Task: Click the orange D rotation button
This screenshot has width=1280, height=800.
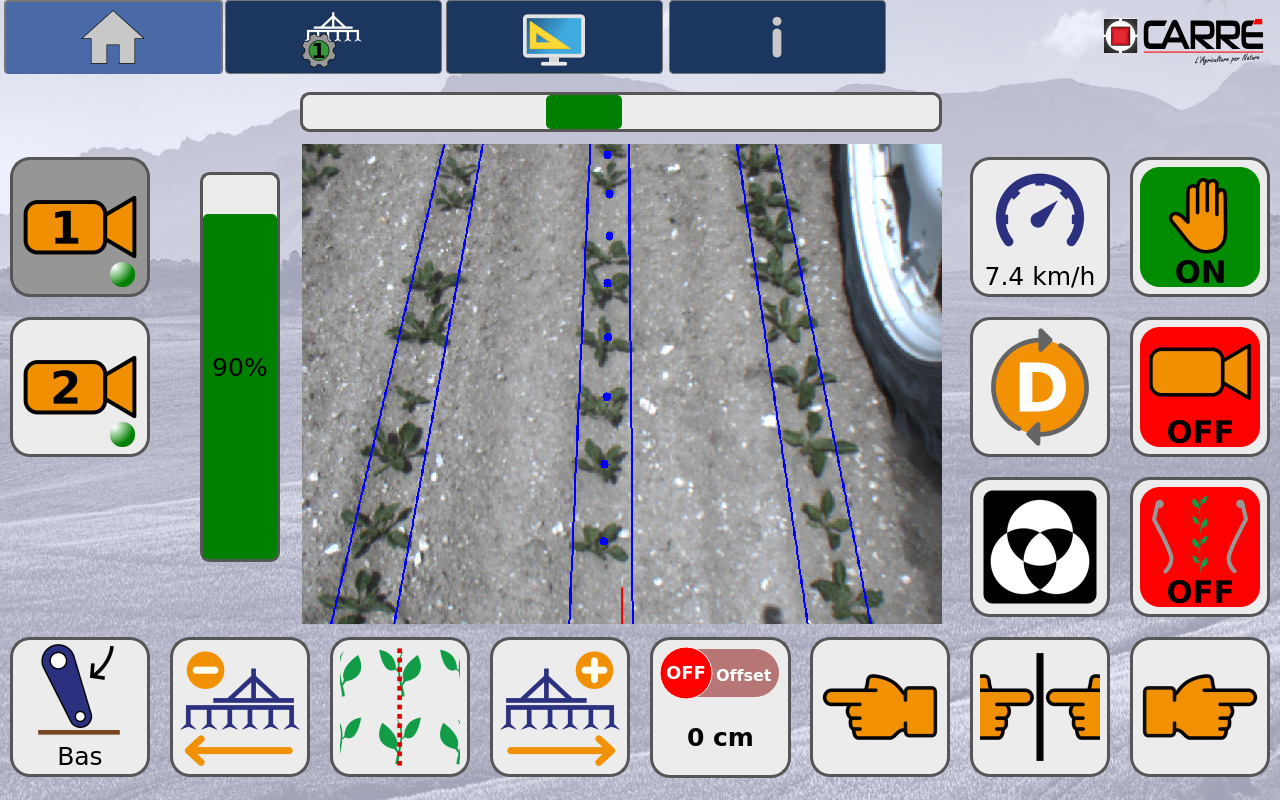Action: tap(1040, 387)
